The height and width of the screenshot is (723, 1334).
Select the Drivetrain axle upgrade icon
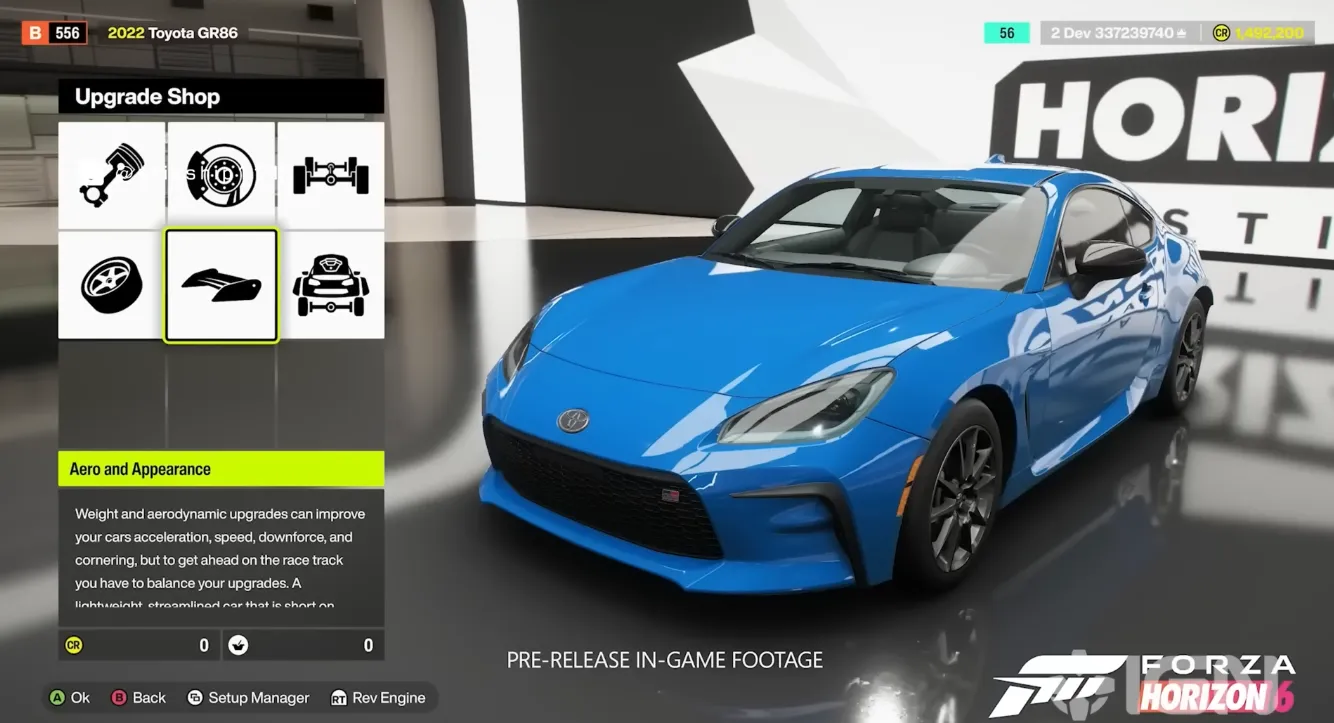[x=331, y=173]
